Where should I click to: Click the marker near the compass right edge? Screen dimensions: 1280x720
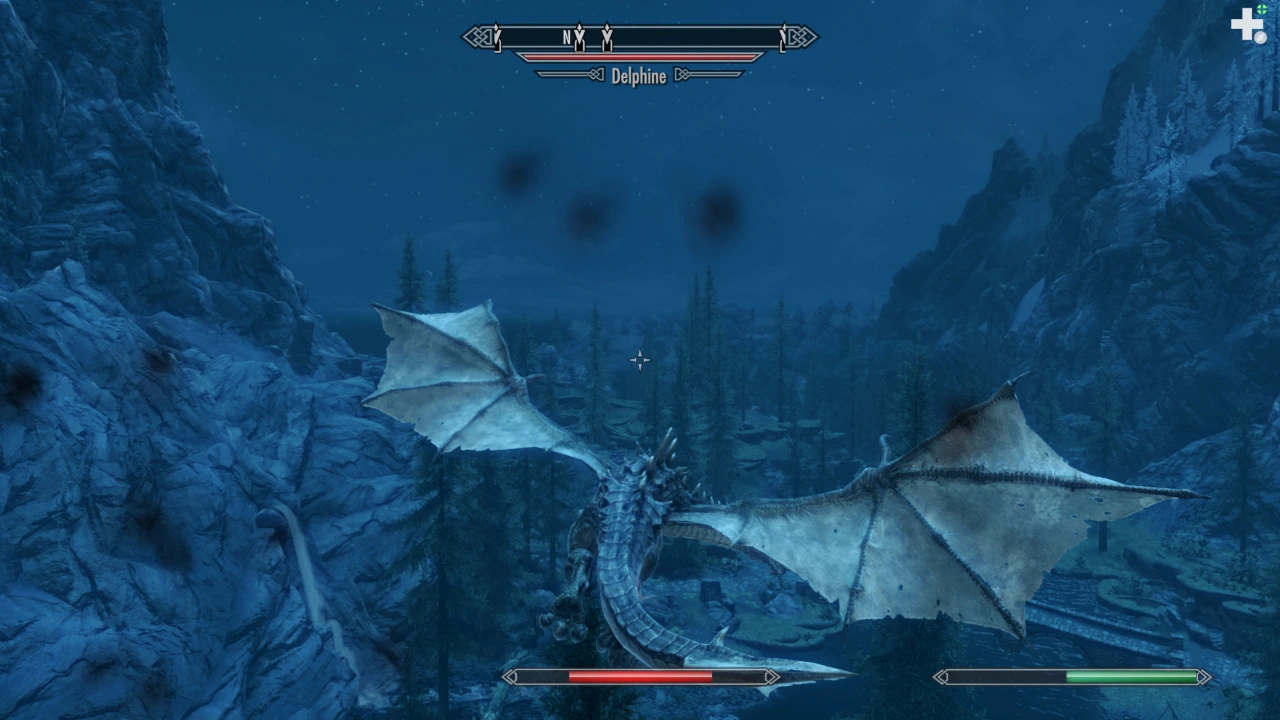[781, 38]
